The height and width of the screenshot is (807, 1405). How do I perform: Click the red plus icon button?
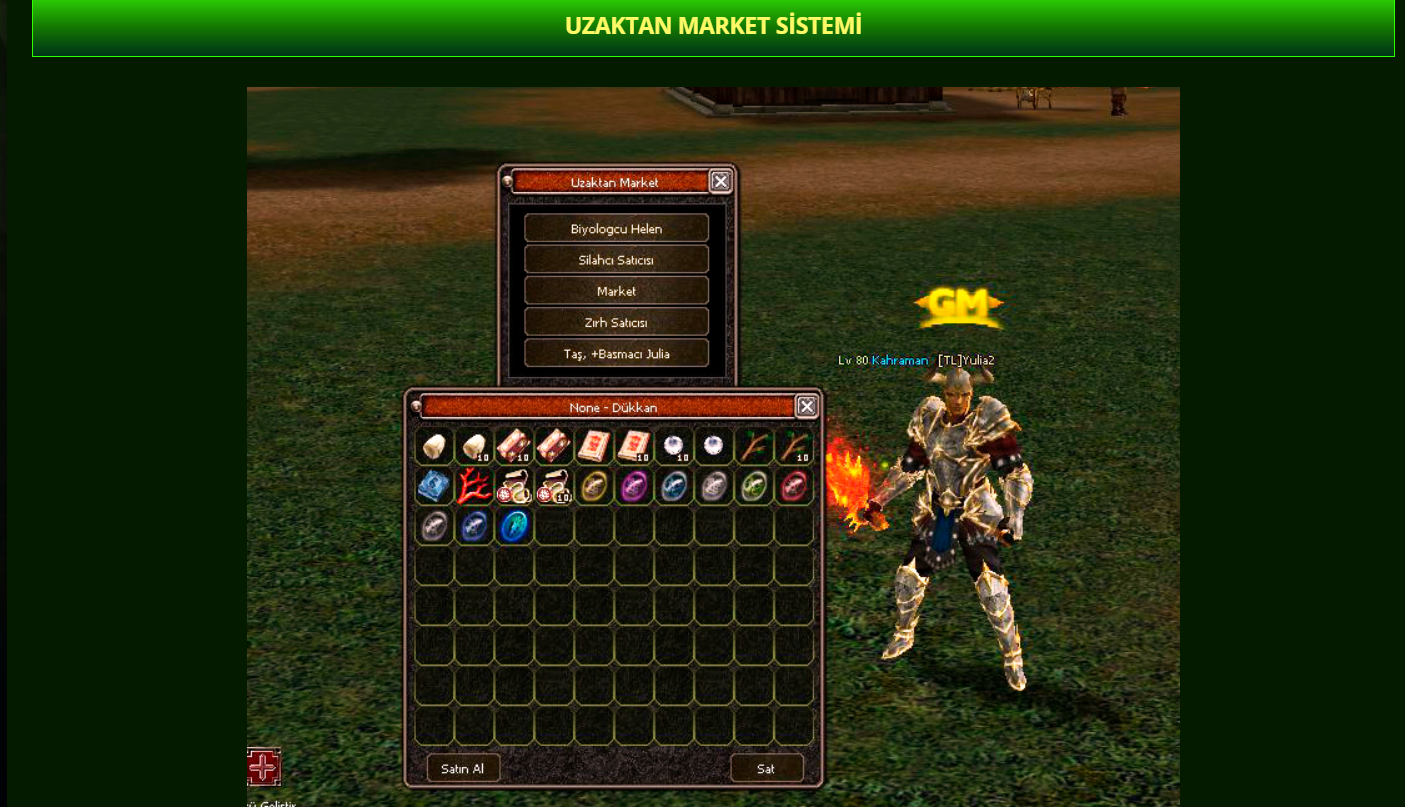(x=264, y=767)
